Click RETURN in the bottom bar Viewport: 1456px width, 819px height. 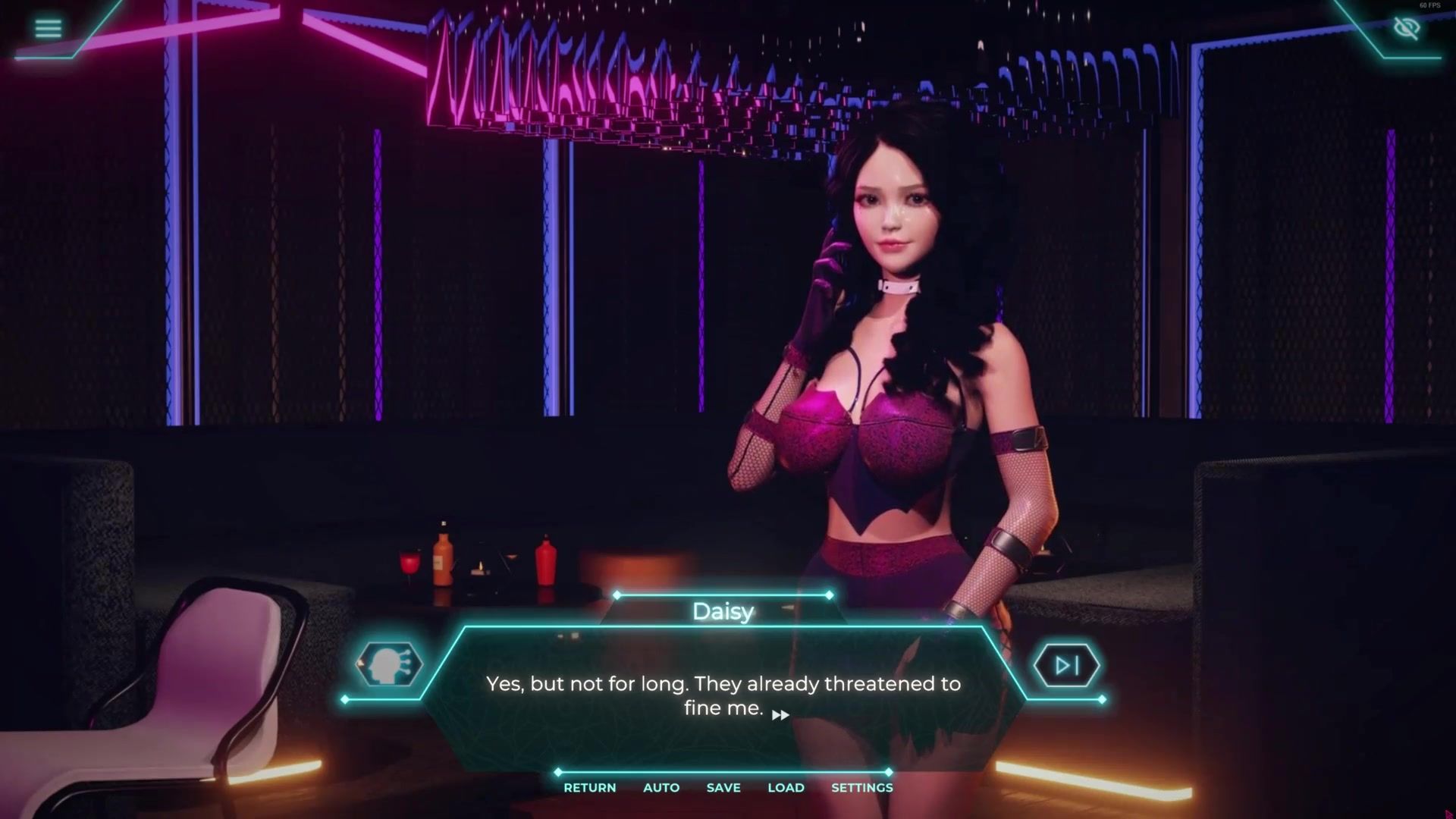(589, 788)
